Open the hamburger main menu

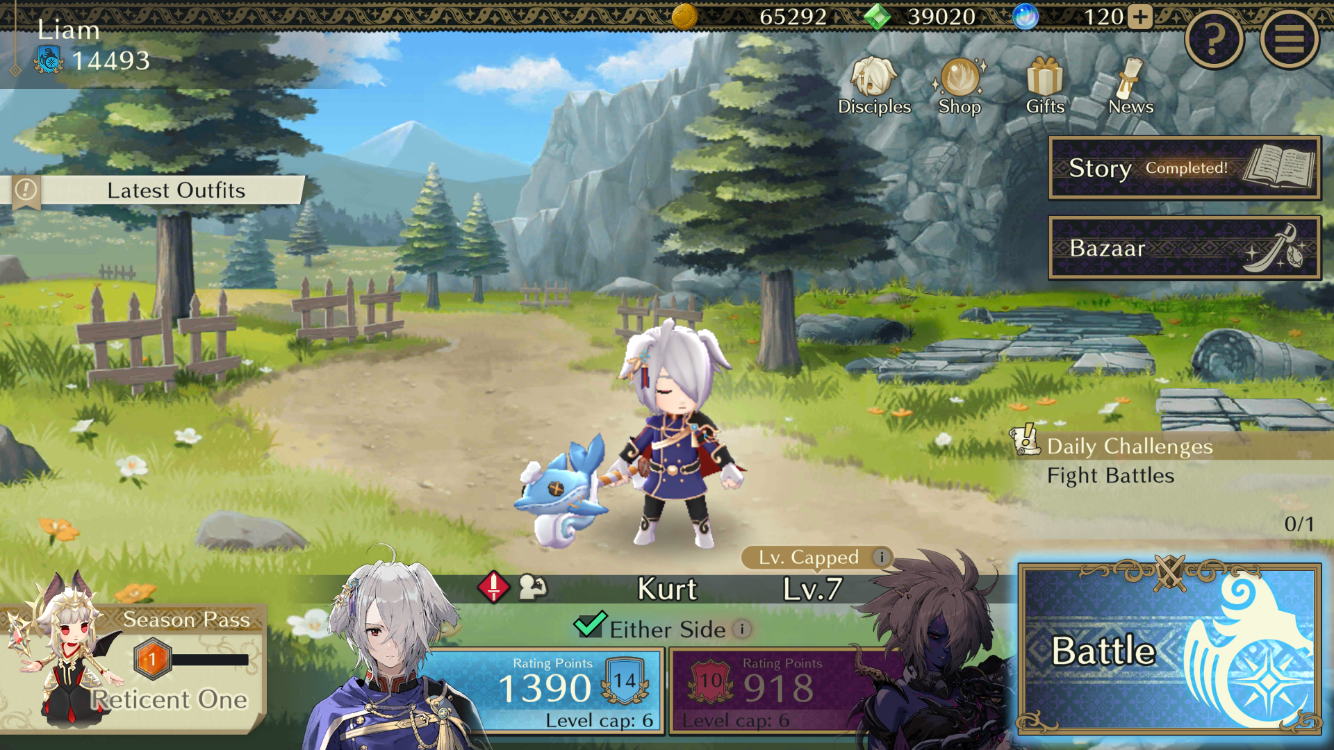[1289, 40]
